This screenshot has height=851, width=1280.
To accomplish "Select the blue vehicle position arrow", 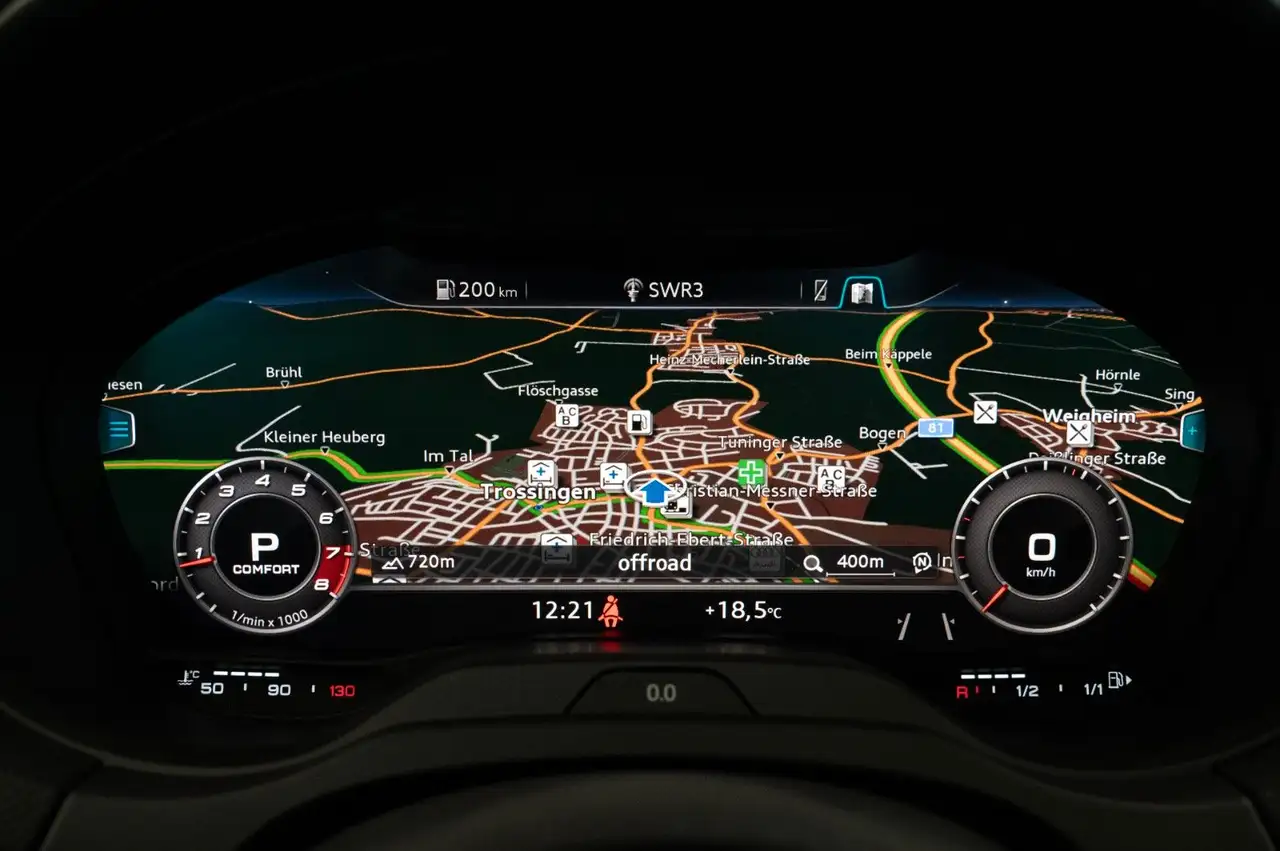I will coord(655,491).
